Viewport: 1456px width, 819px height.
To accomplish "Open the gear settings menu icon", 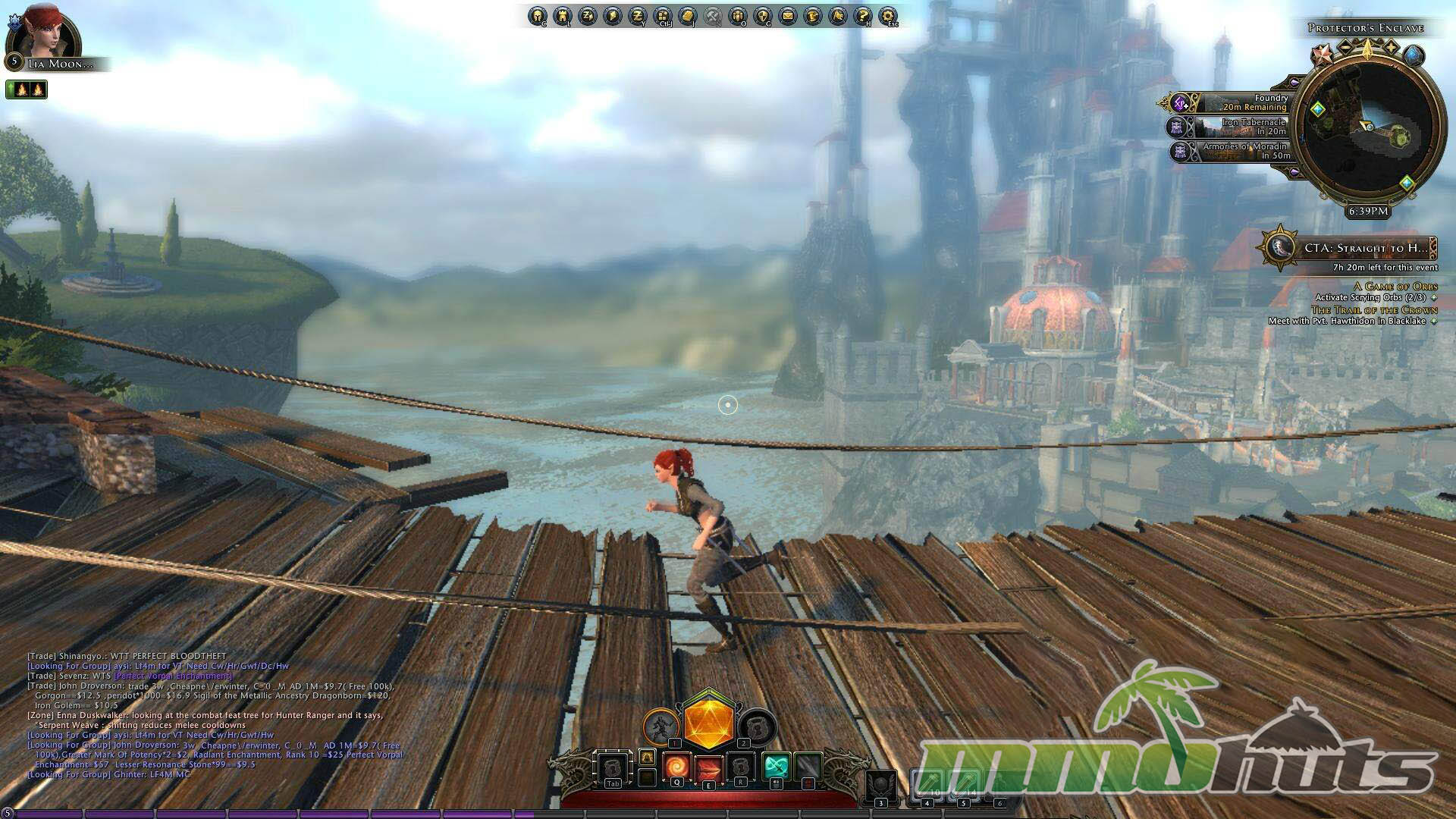I will (x=887, y=16).
